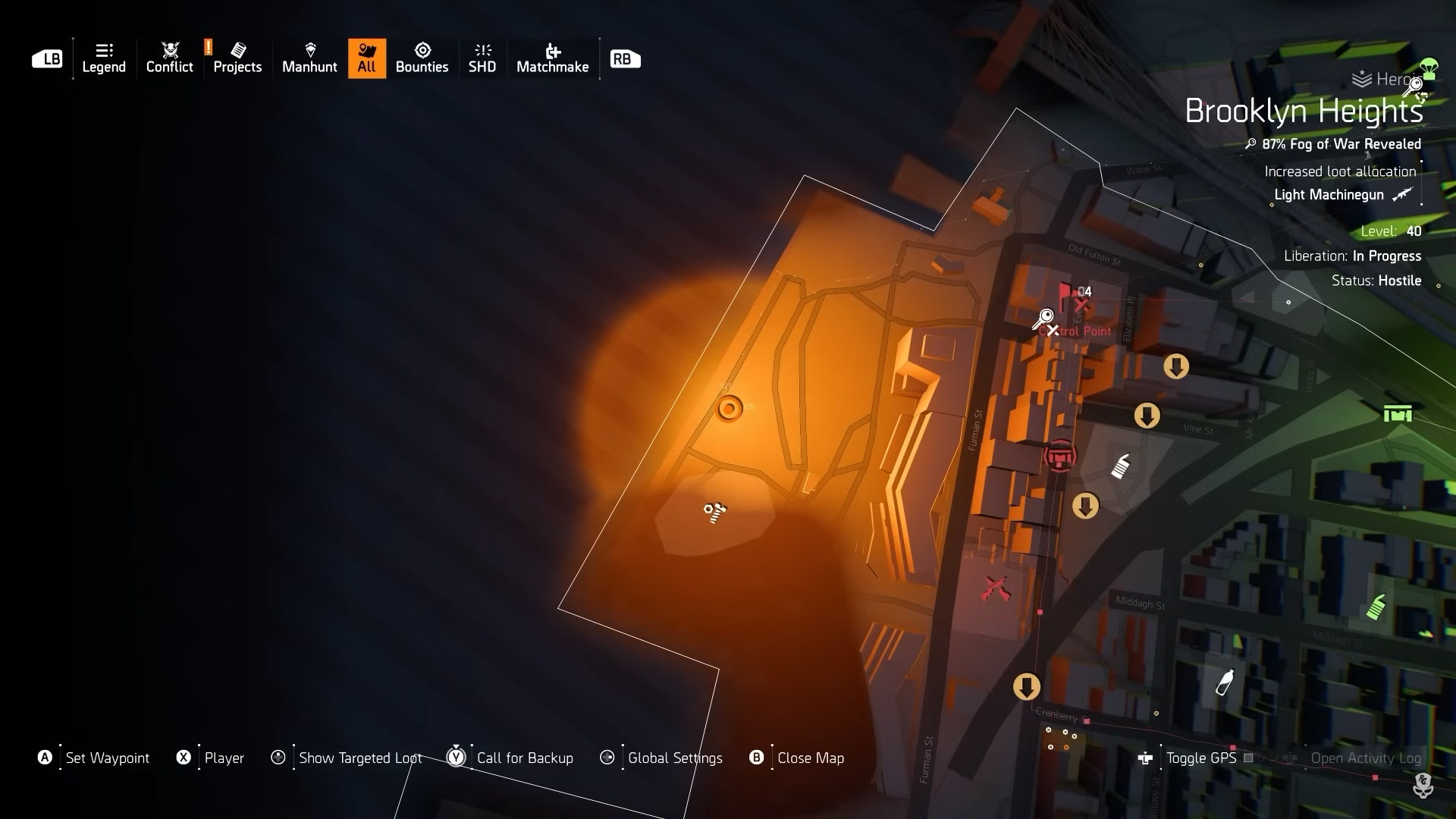Open the underground entrance arrow near Vine St
Image resolution: width=1456 pixels, height=819 pixels.
pos(1147,416)
